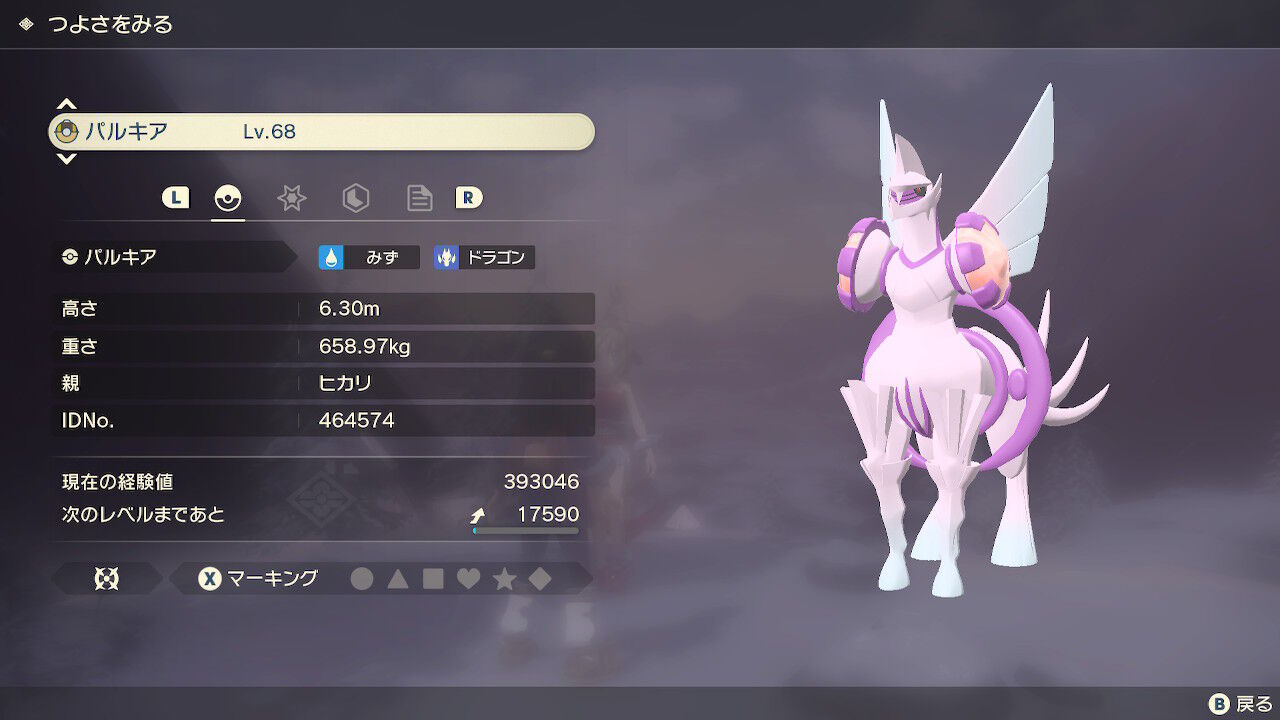Click the up arrow to switch Pokémon

pos(67,104)
